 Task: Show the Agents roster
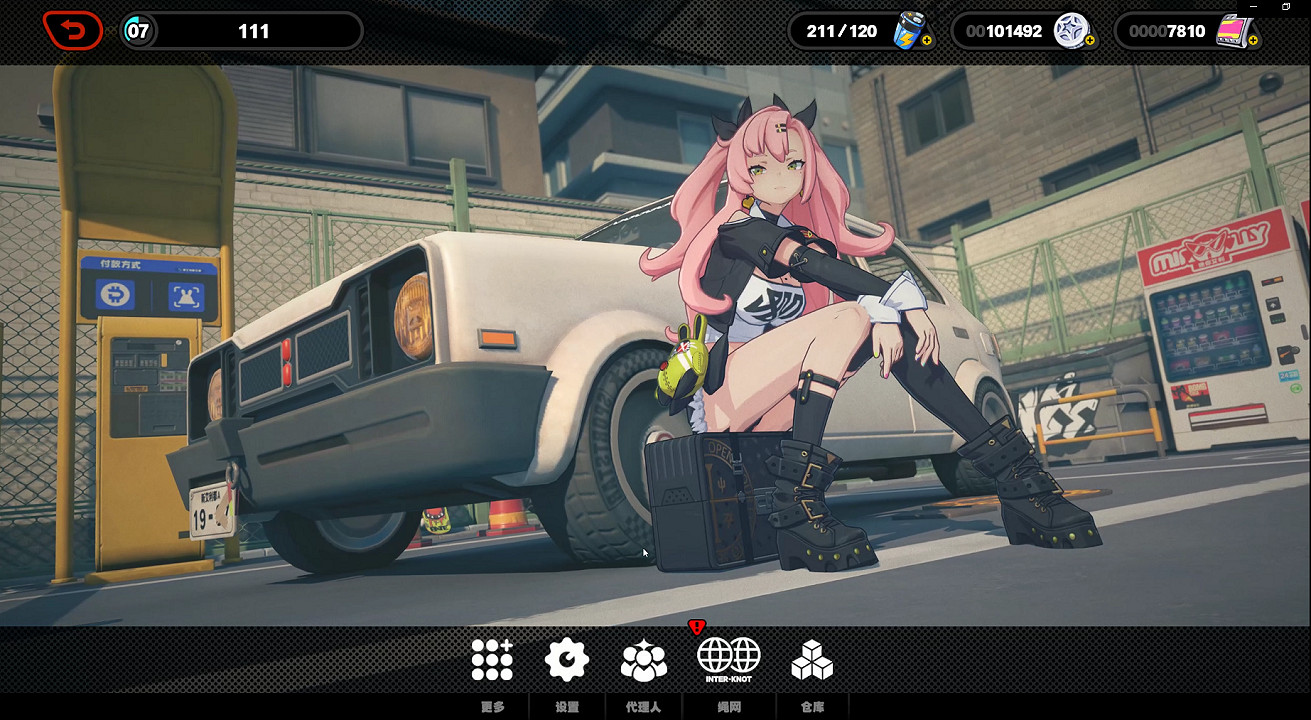tap(643, 660)
